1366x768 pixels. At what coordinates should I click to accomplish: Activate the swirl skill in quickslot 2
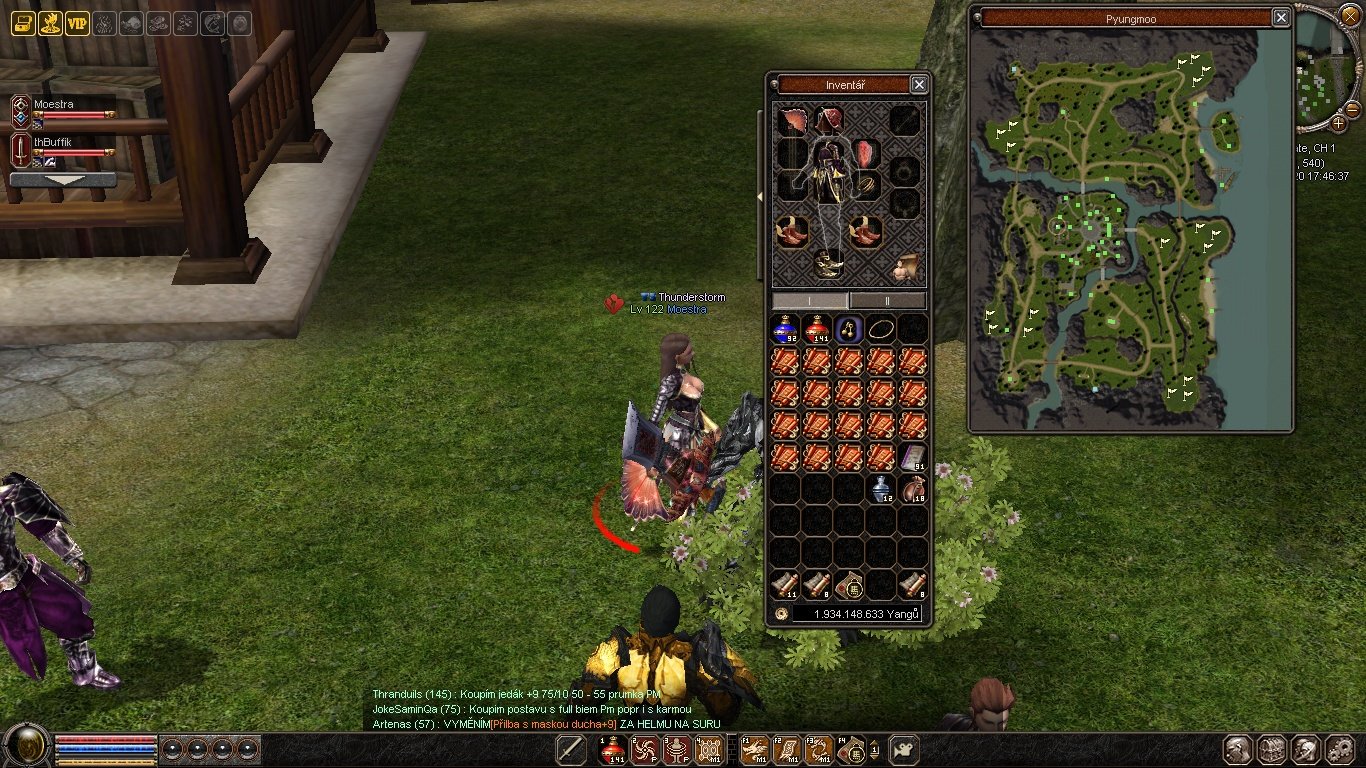point(645,750)
